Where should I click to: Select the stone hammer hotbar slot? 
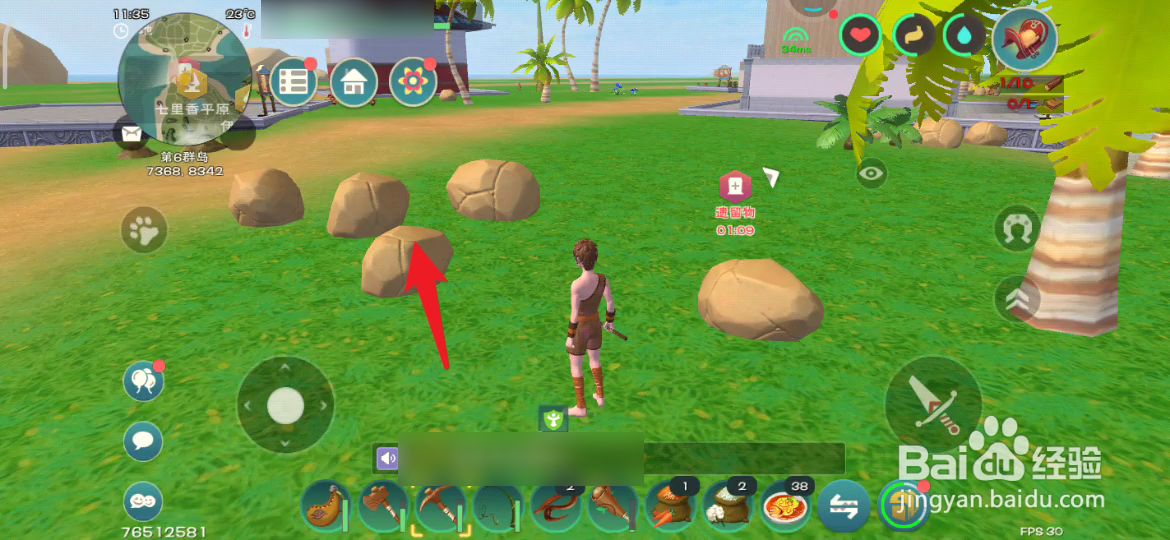[383, 506]
